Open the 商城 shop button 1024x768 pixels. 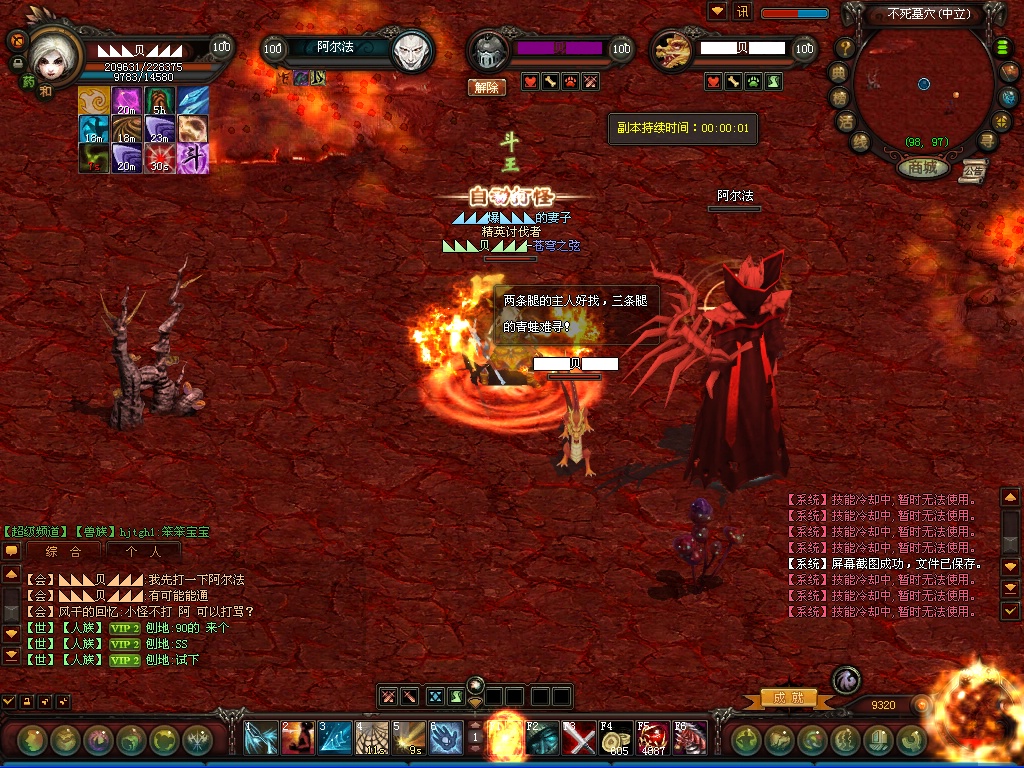pyautogui.click(x=923, y=168)
